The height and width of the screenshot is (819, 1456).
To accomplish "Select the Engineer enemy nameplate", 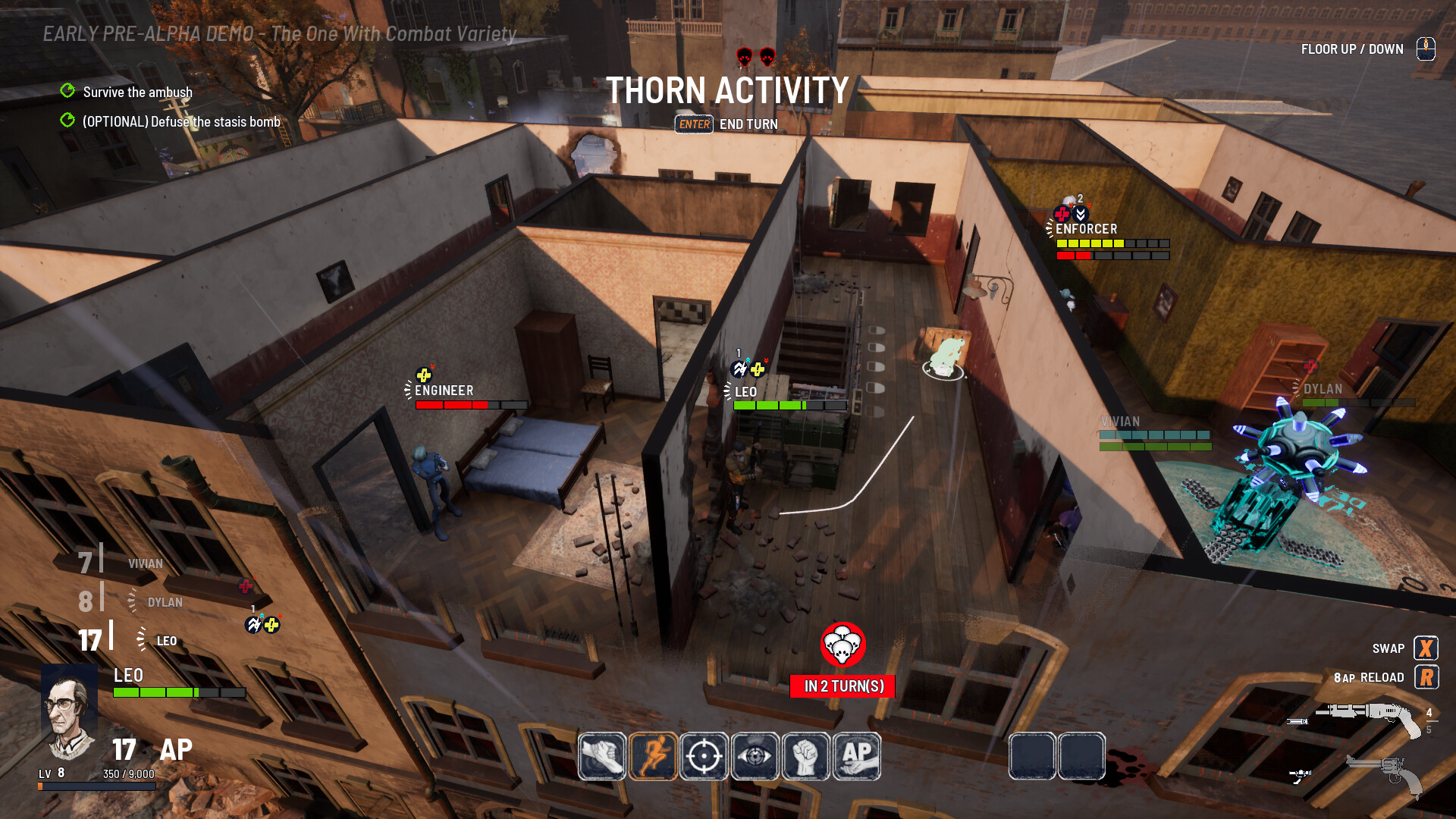I will click(444, 391).
